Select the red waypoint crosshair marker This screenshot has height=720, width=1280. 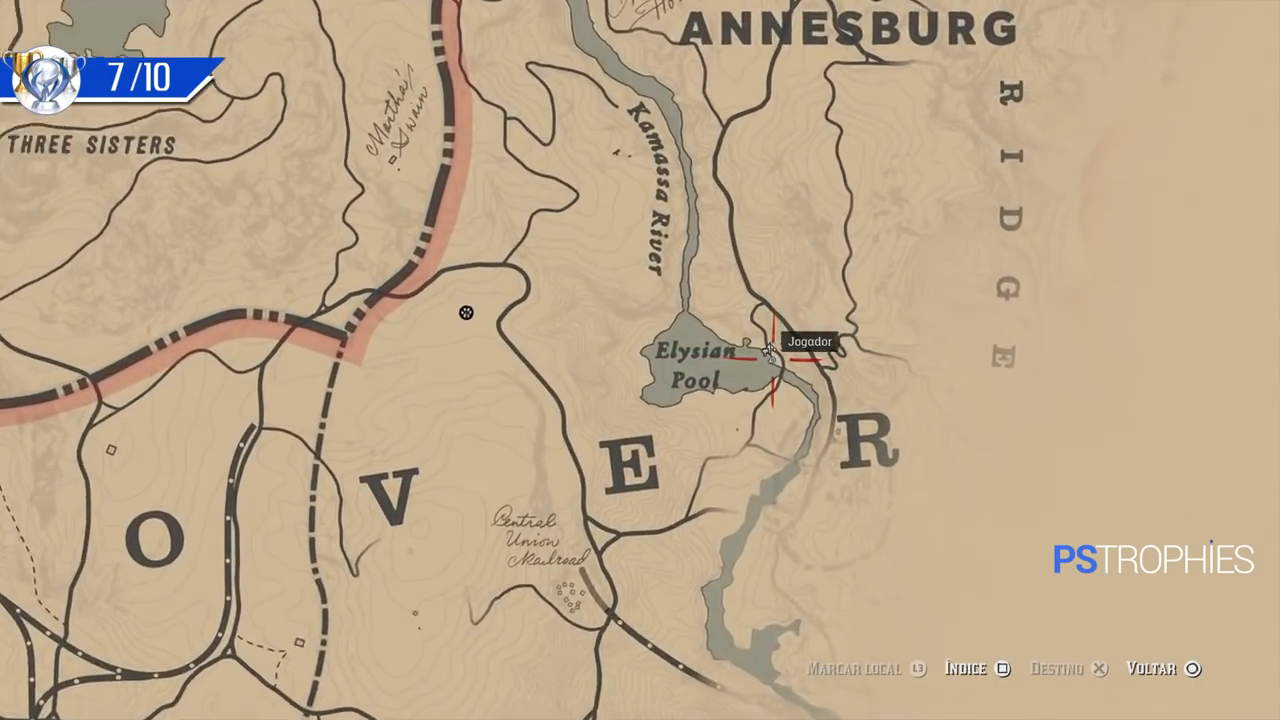pyautogui.click(x=775, y=360)
